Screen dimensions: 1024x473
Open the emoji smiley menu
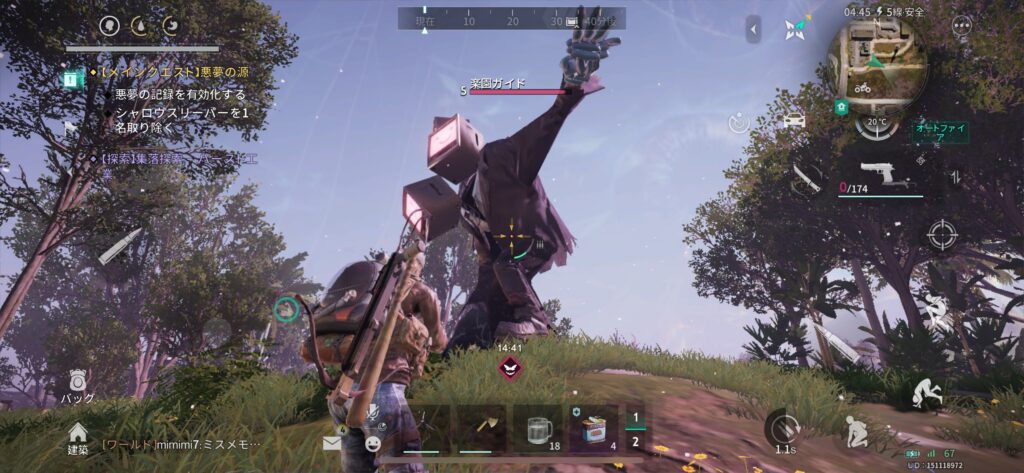372,442
